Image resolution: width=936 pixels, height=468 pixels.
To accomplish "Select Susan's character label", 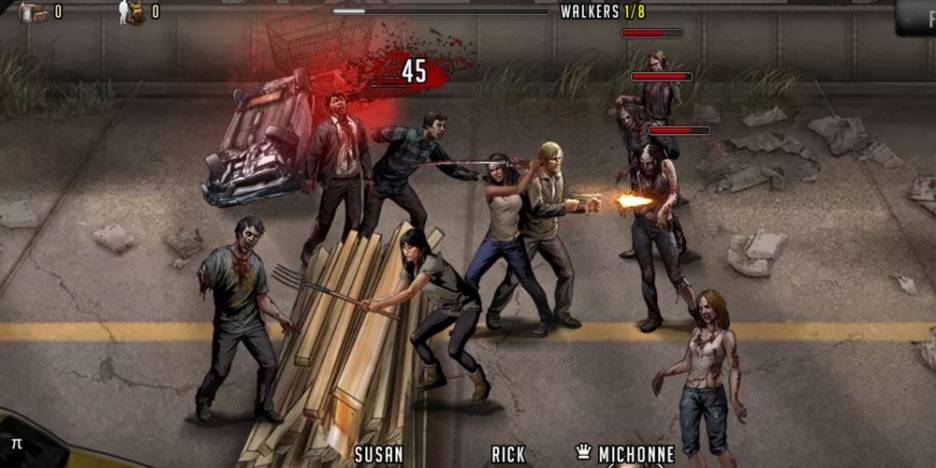I will [379, 455].
